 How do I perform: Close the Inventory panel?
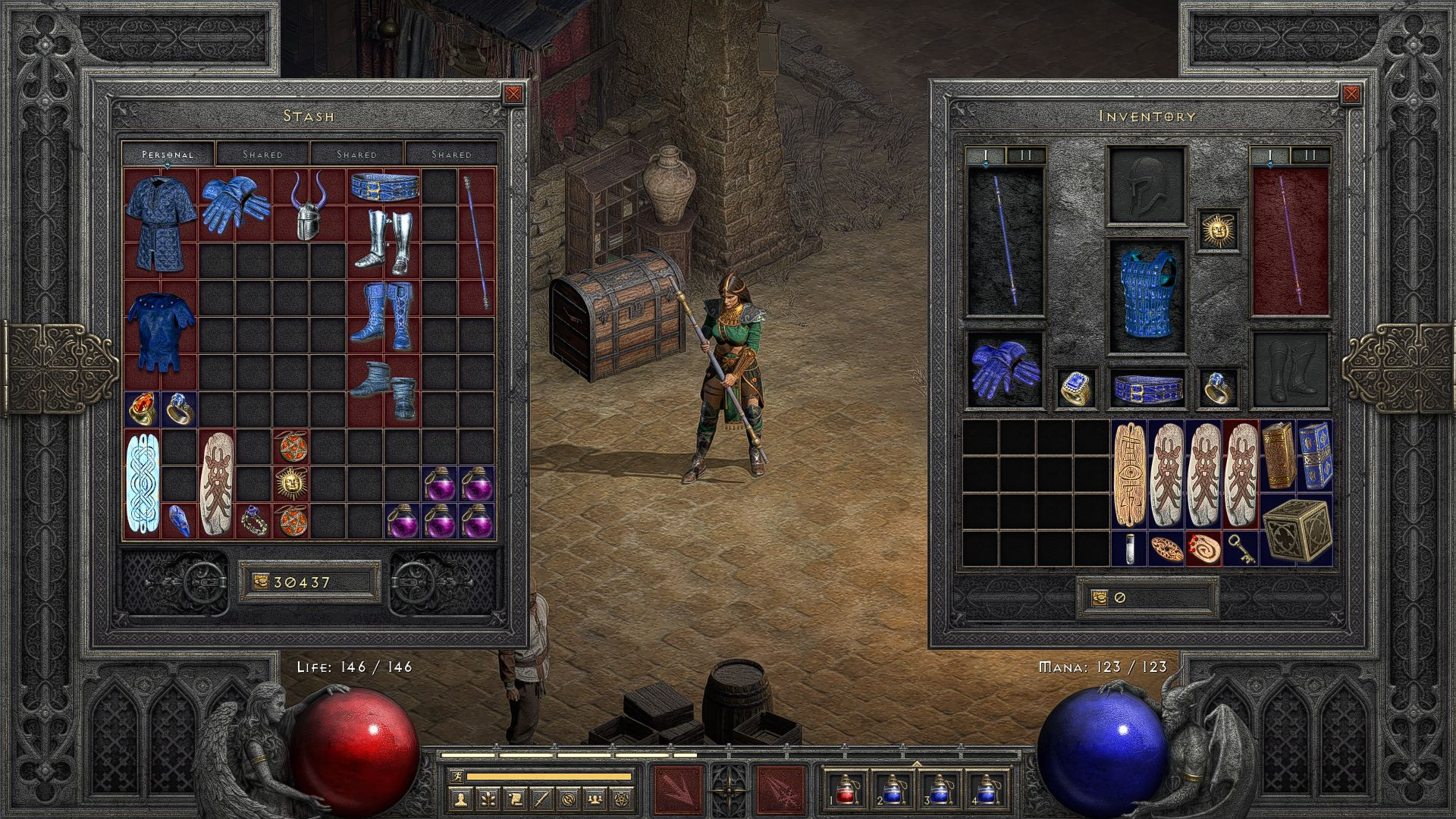(x=1351, y=94)
